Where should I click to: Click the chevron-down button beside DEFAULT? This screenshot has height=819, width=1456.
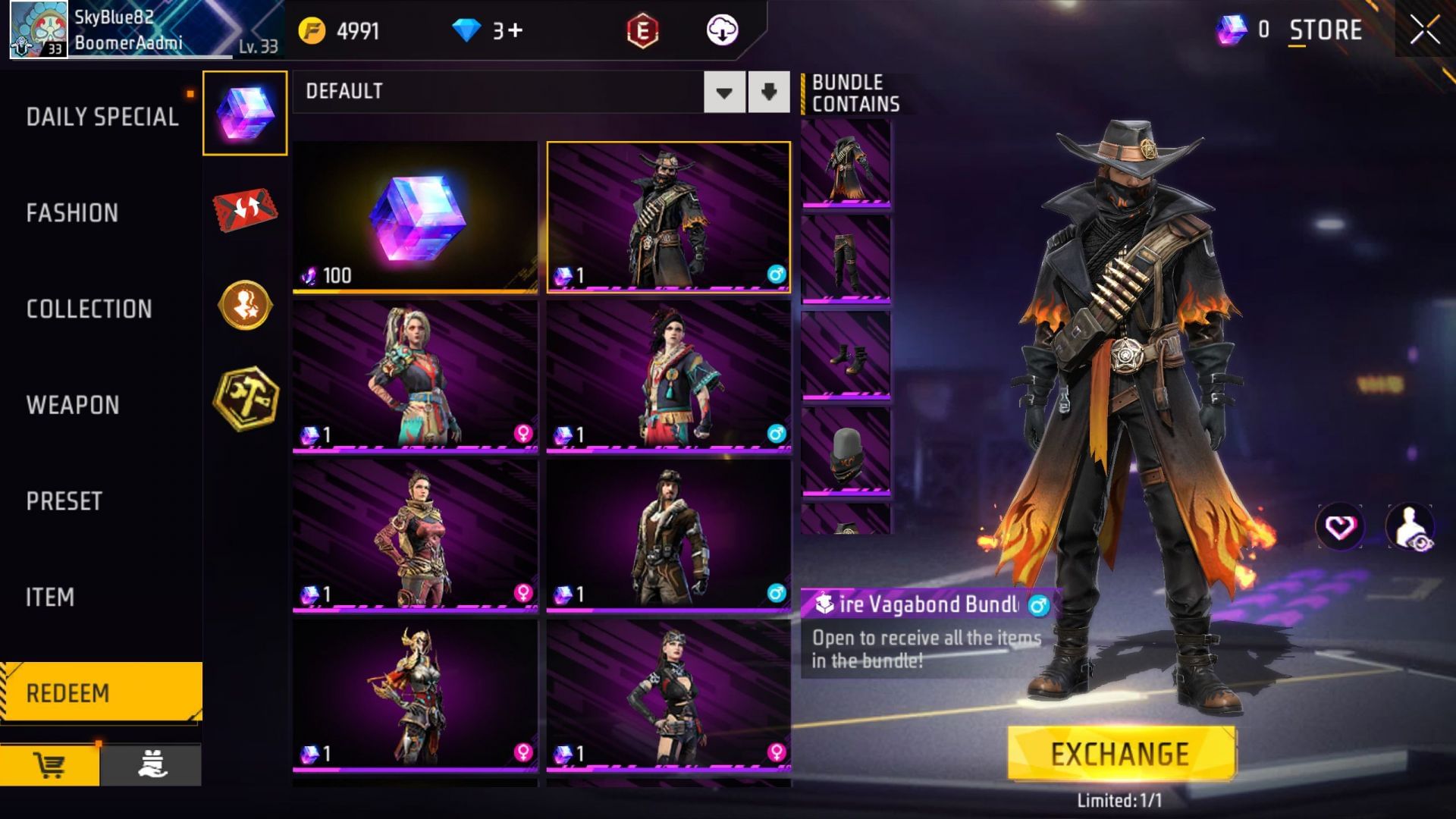point(724,92)
